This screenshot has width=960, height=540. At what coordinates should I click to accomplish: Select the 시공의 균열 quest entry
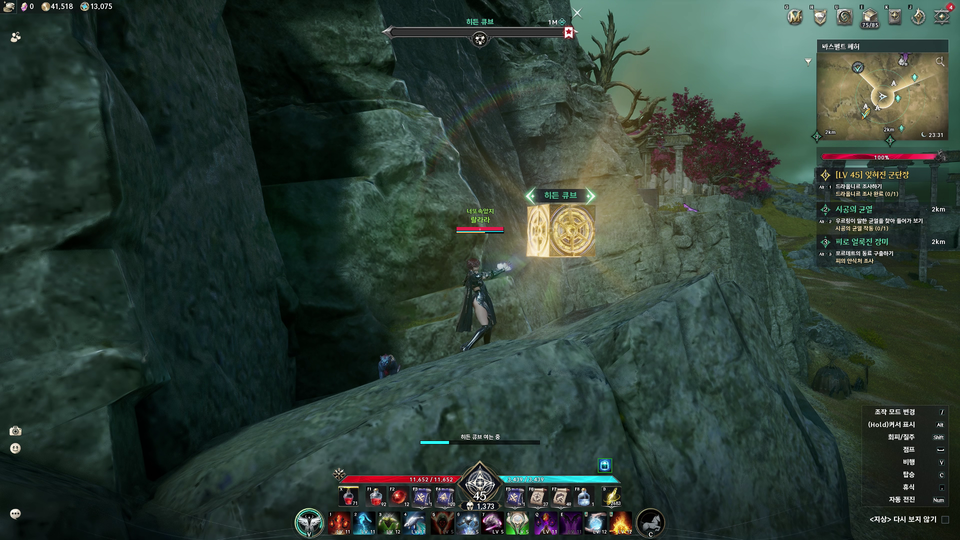coord(860,209)
